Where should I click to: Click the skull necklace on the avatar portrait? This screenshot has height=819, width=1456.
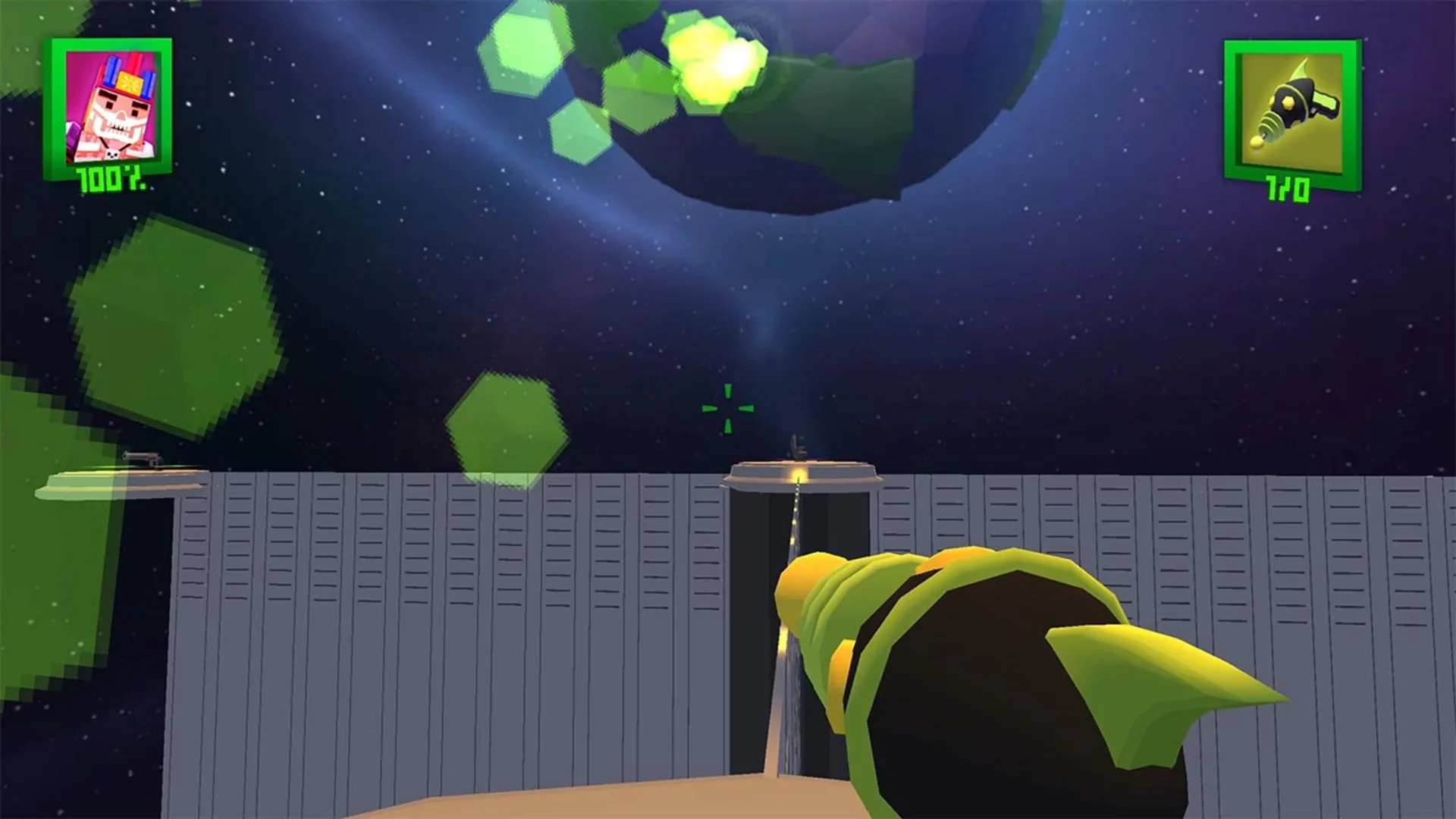tap(112, 153)
